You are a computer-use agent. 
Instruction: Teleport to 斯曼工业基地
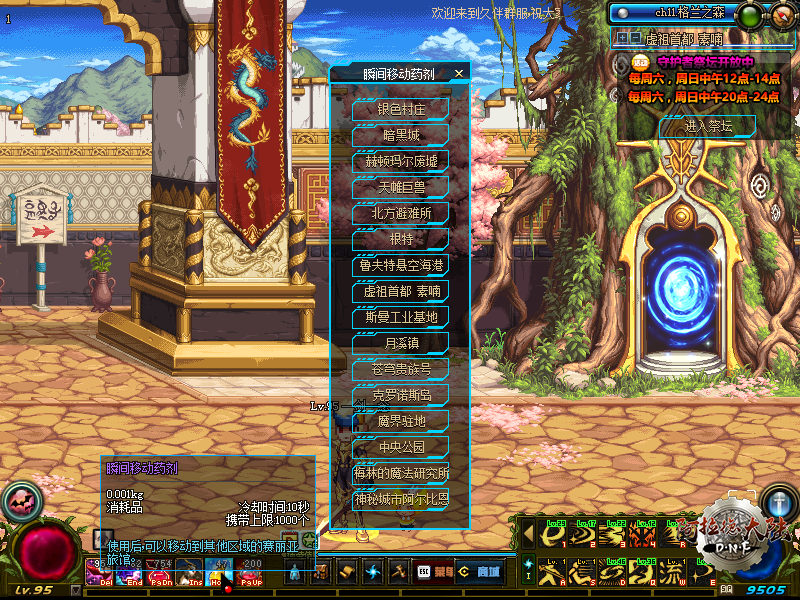point(401,317)
